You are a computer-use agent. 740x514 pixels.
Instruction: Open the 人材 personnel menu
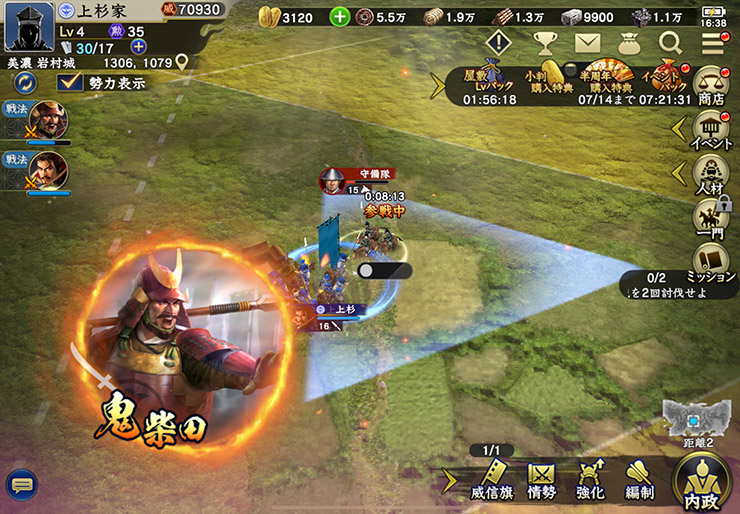tap(711, 177)
